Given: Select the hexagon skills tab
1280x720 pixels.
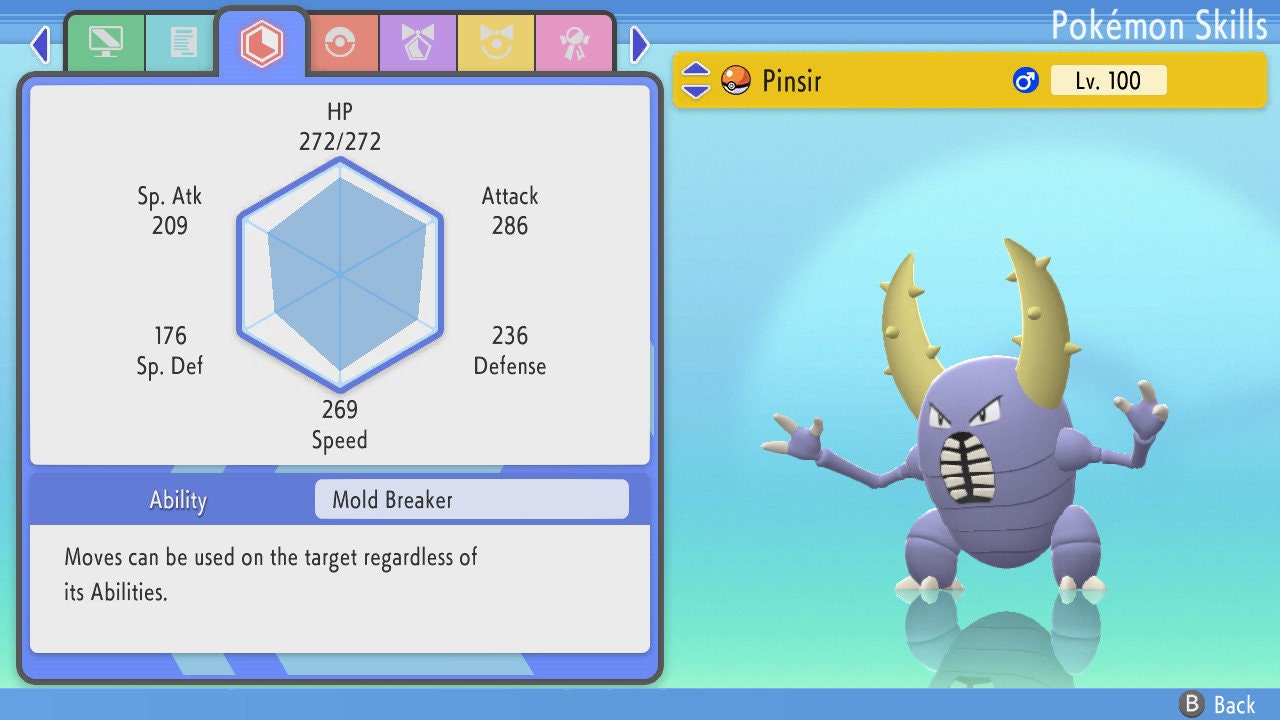Looking at the screenshot, I should 261,42.
